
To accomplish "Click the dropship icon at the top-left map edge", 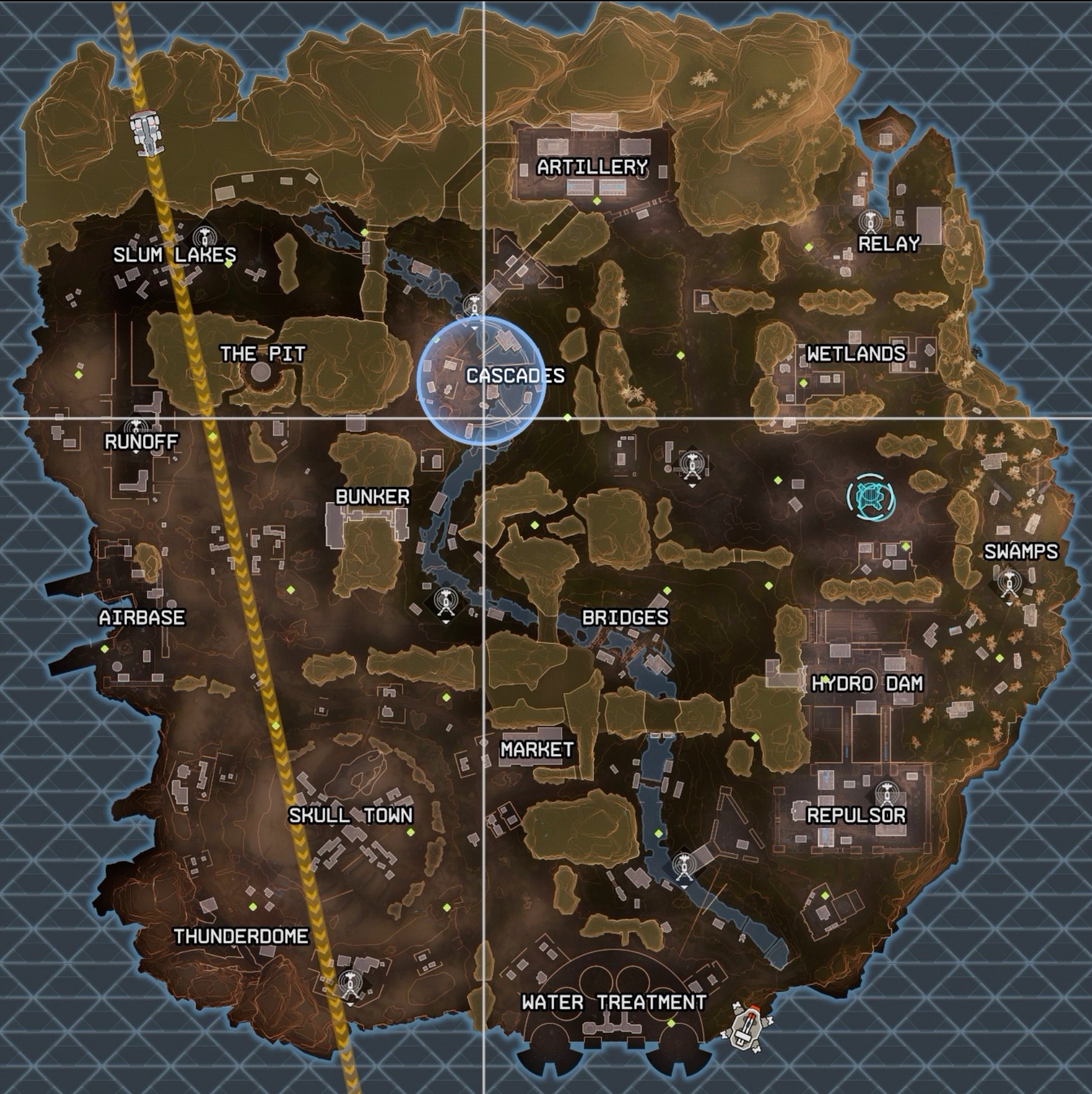I will click(x=145, y=132).
